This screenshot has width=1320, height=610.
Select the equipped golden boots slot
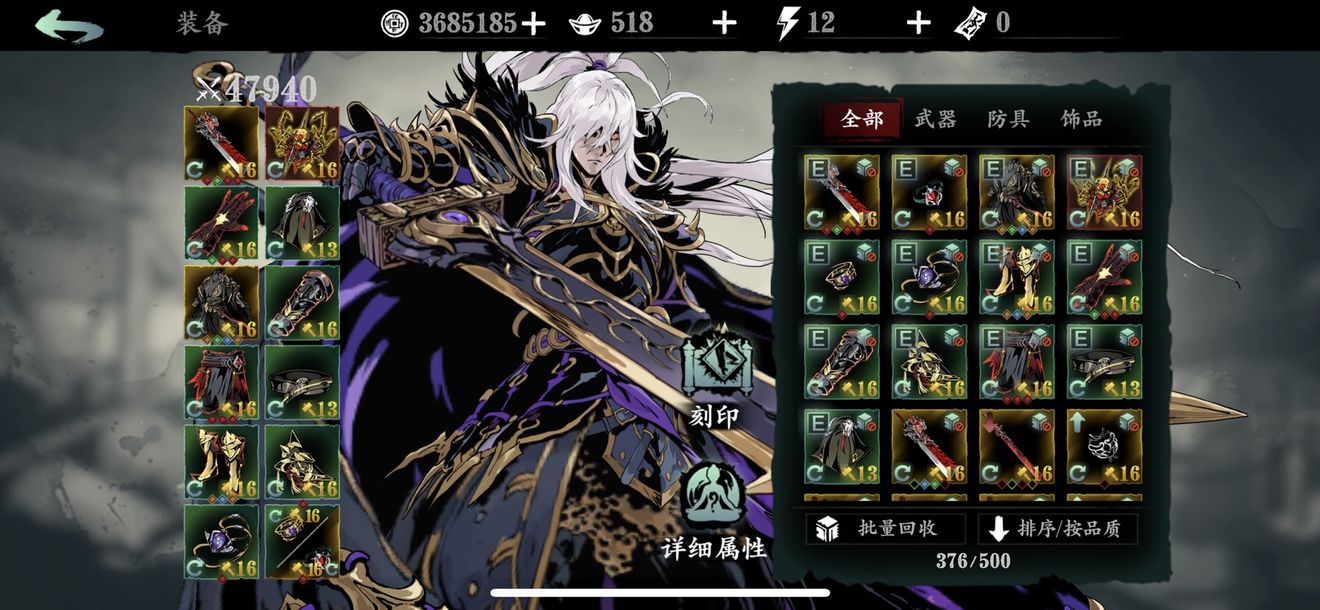coord(221,462)
